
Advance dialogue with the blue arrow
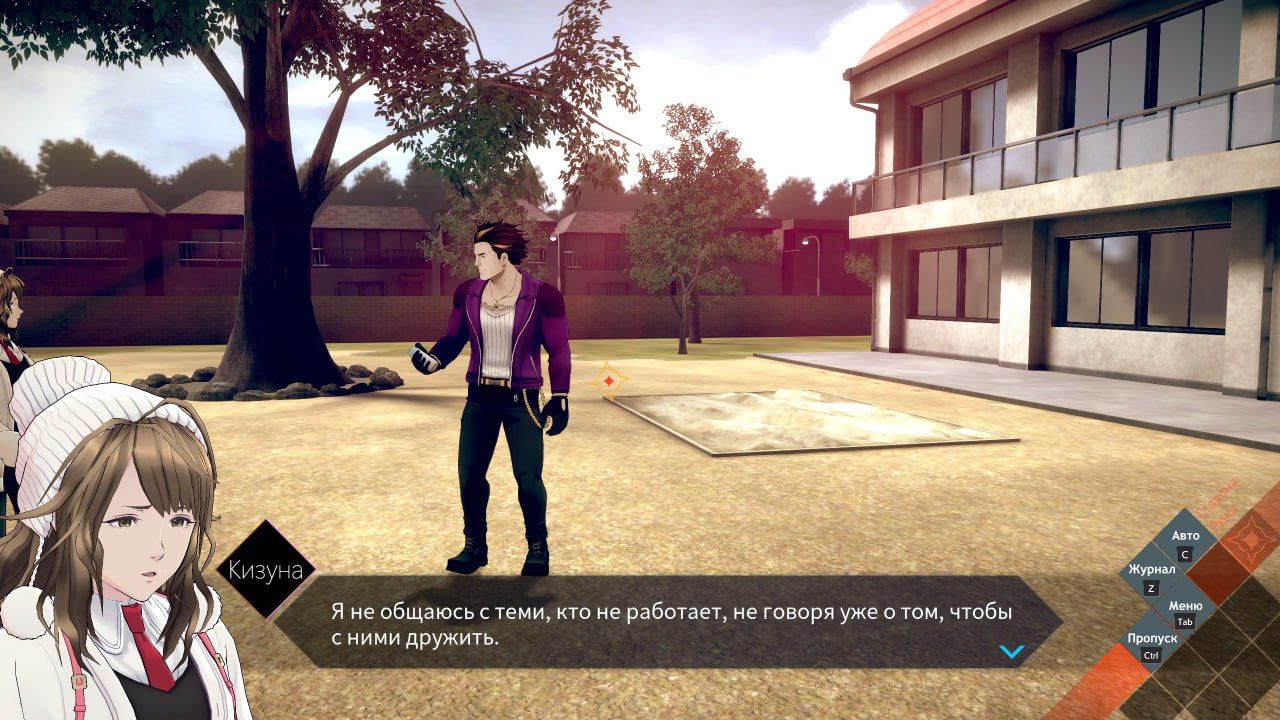click(x=1012, y=652)
